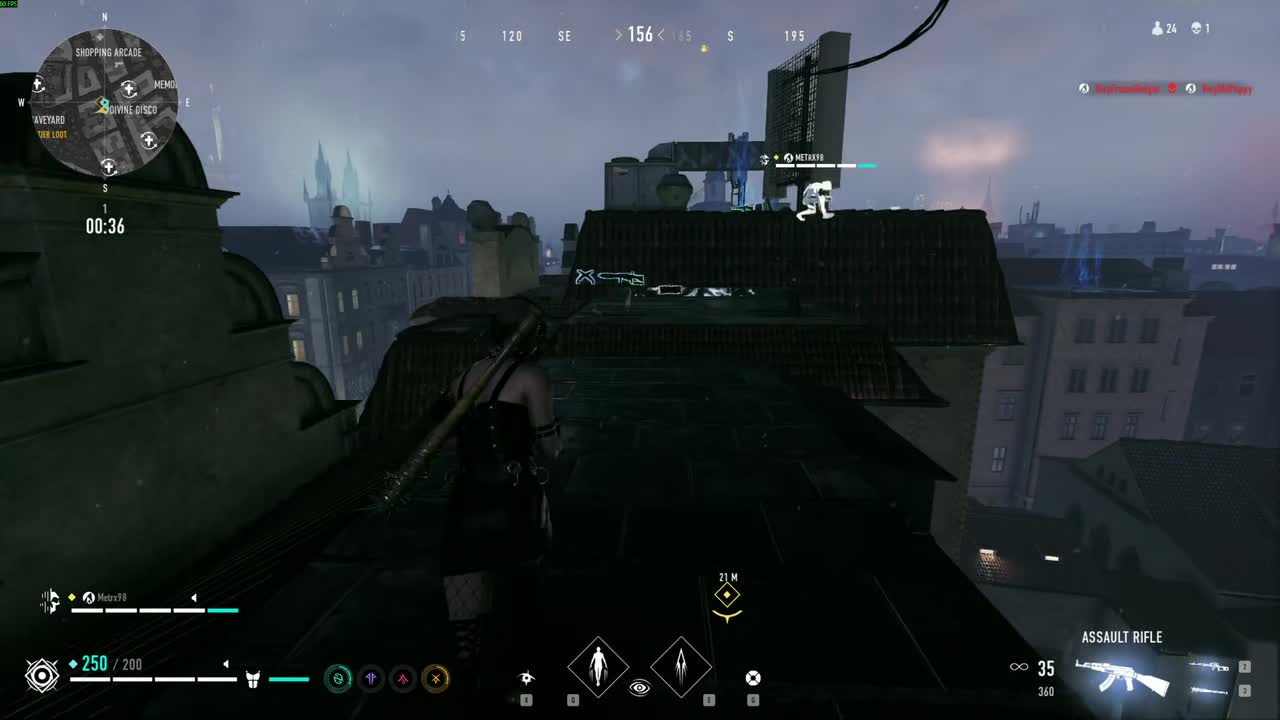Click the purple blood resonance icon

(x=371, y=679)
